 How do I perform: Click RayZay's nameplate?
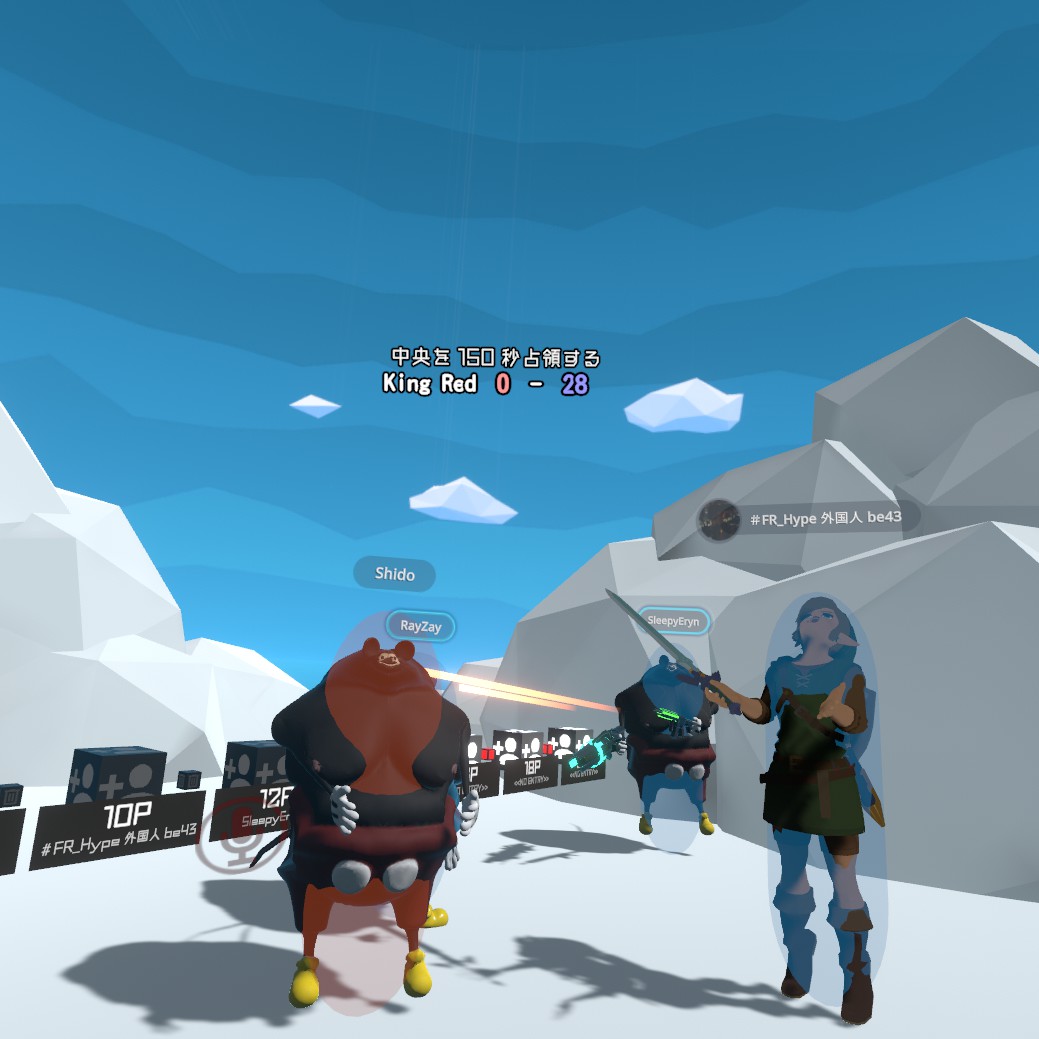[420, 627]
